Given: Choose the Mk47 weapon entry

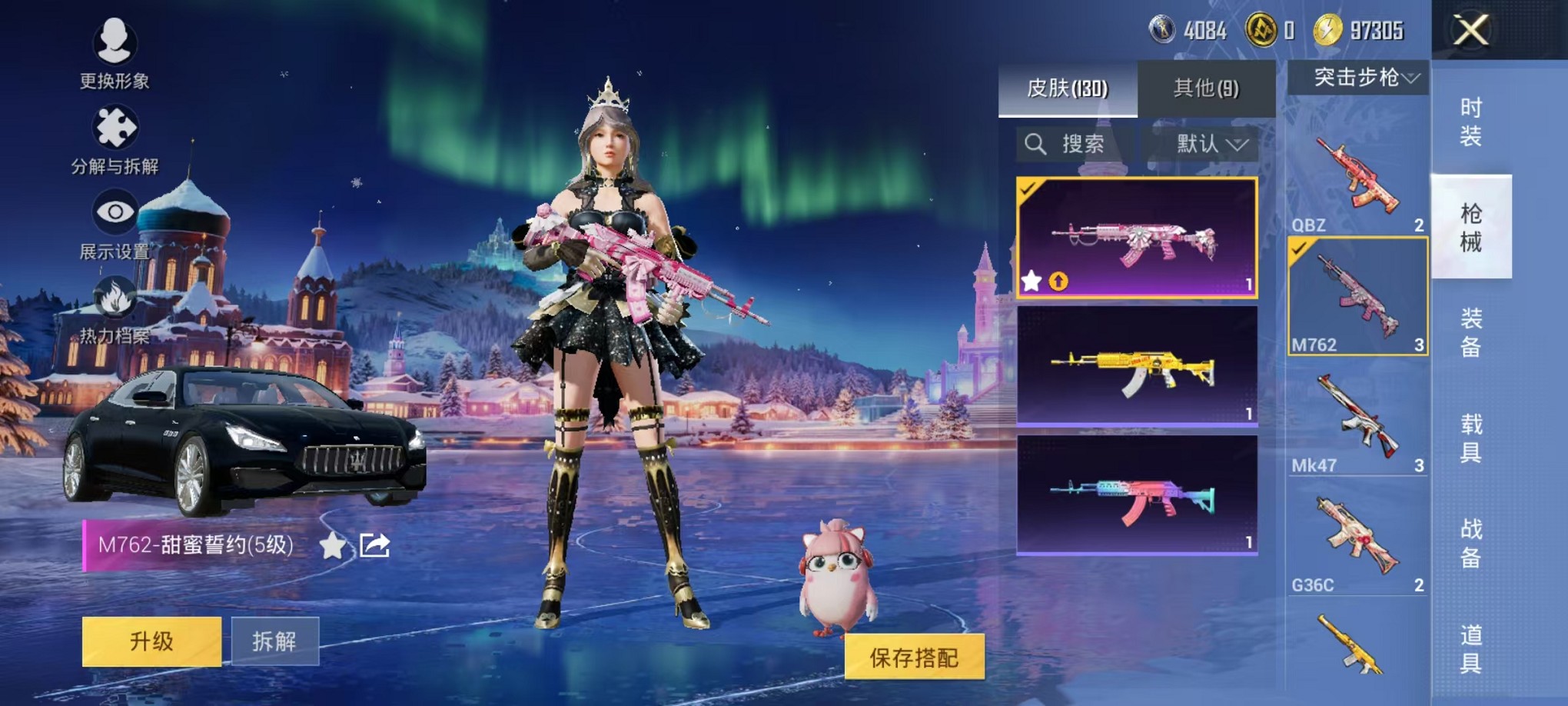Looking at the screenshot, I should point(1357,421).
